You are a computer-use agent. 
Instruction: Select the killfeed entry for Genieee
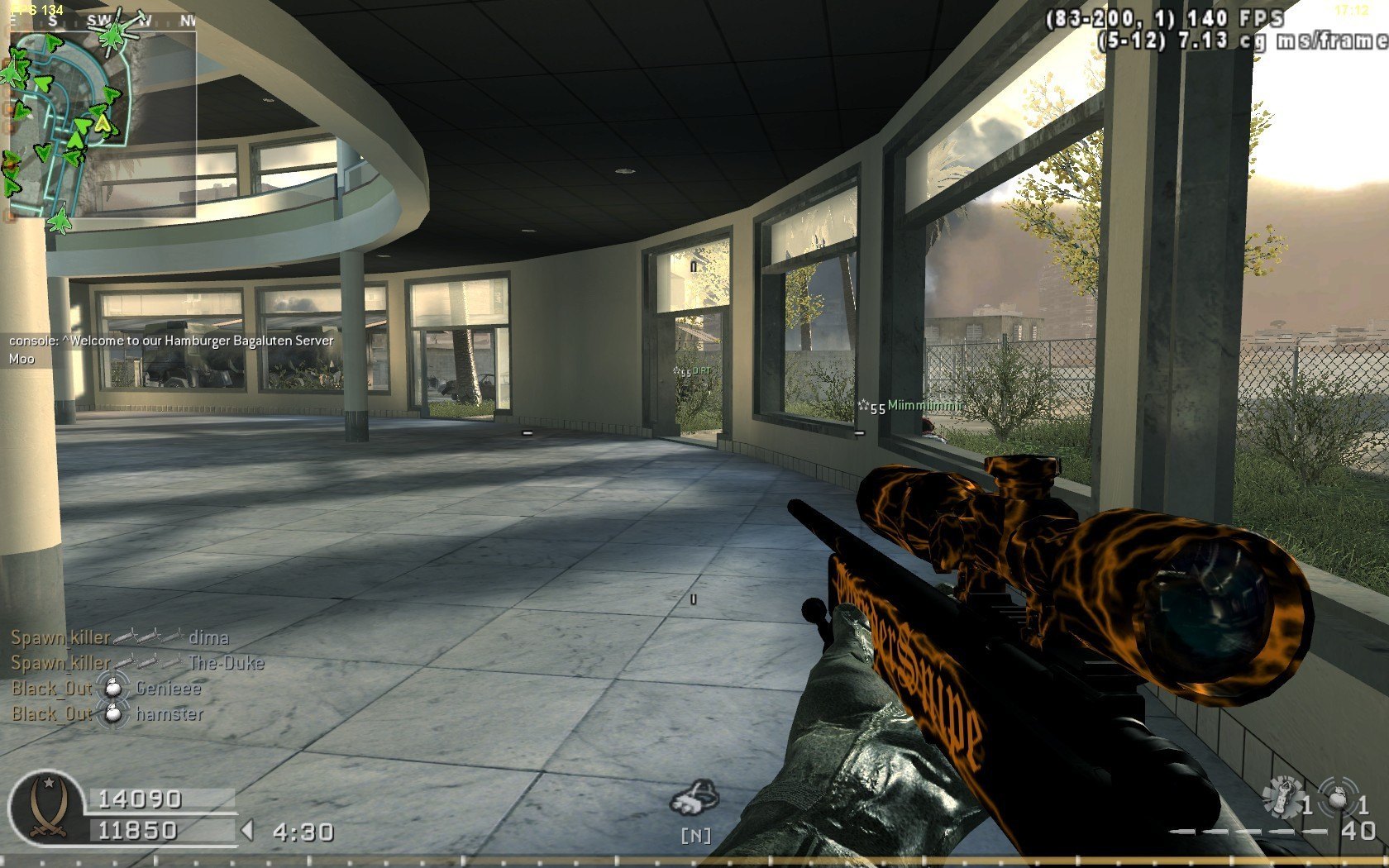tap(106, 689)
